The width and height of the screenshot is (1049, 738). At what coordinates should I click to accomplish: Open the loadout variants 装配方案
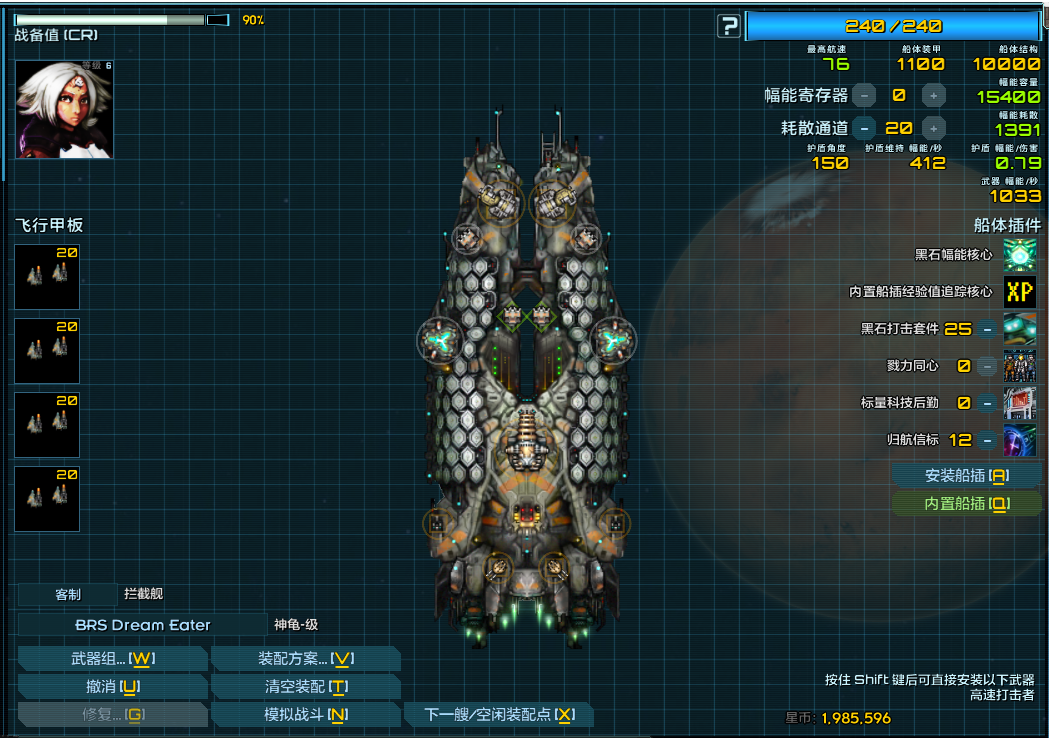[x=305, y=658]
